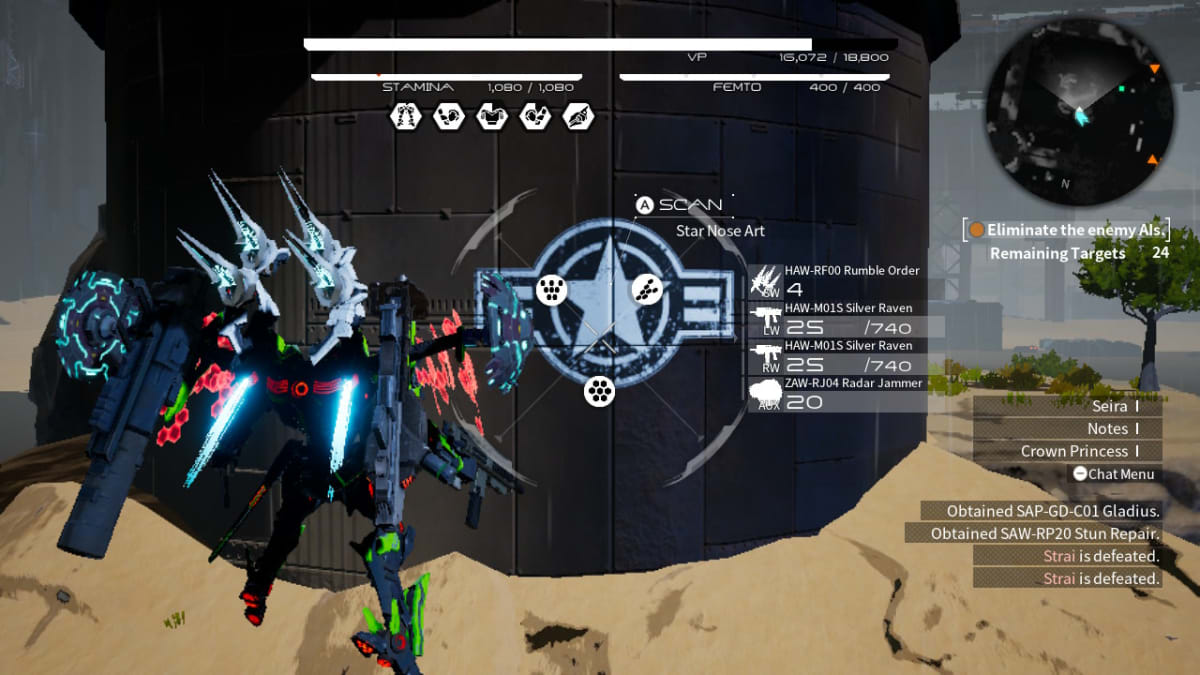
Task: Select squad member Seira
Action: (x=1066, y=406)
